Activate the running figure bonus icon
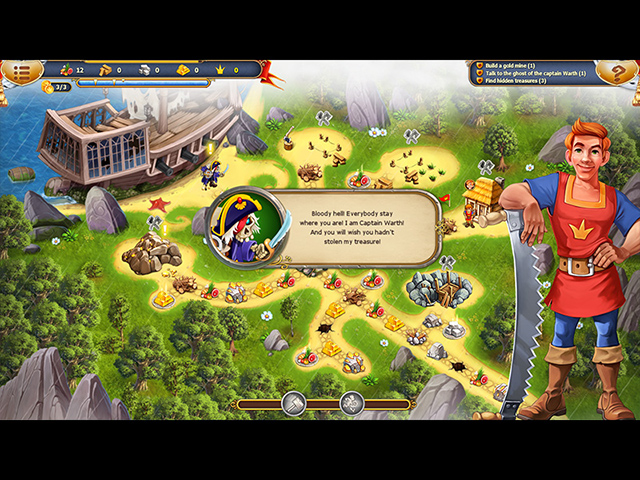The height and width of the screenshot is (480, 640). click(x=351, y=403)
